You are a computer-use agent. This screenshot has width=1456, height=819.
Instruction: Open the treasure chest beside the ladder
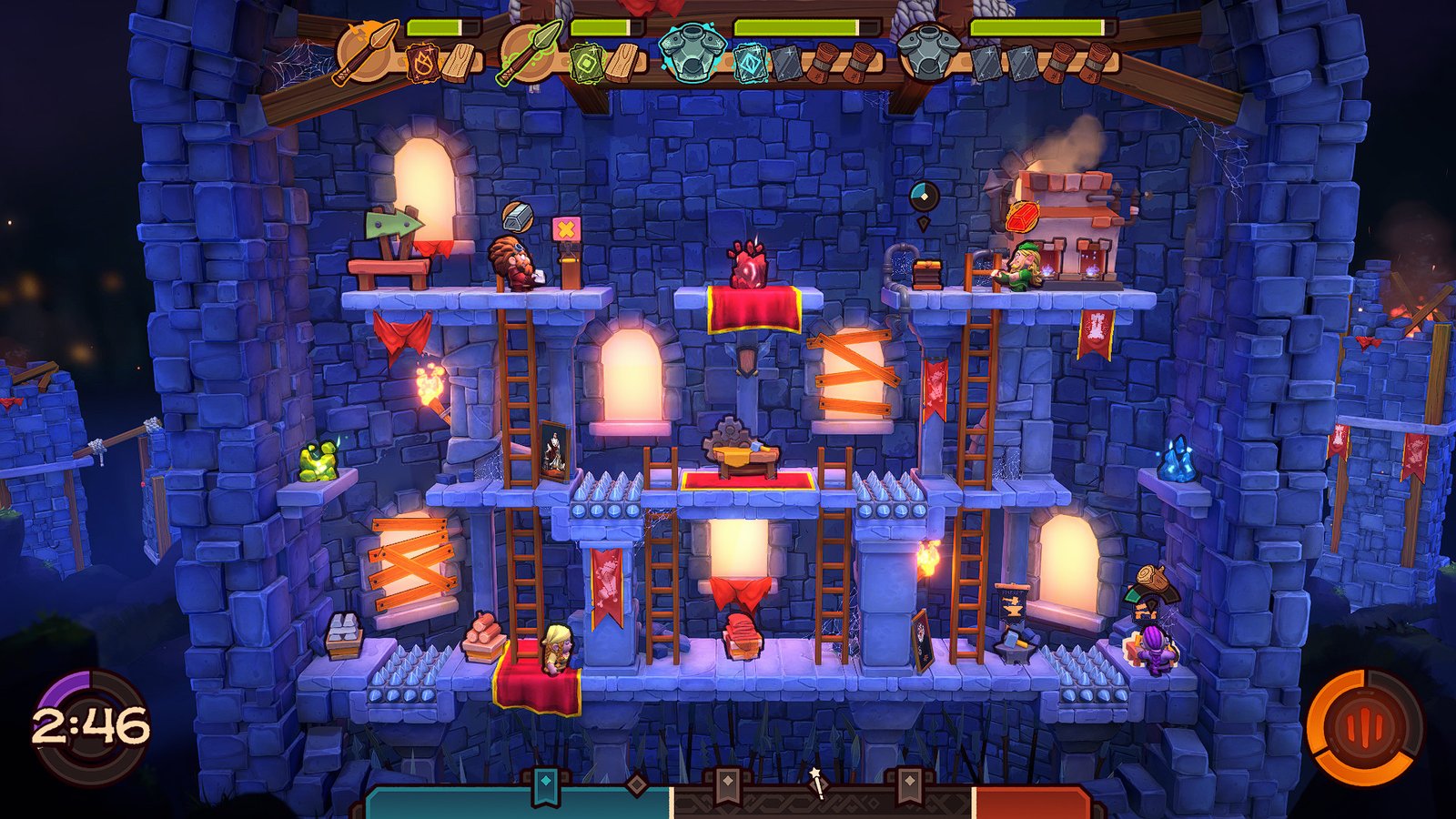point(926,273)
